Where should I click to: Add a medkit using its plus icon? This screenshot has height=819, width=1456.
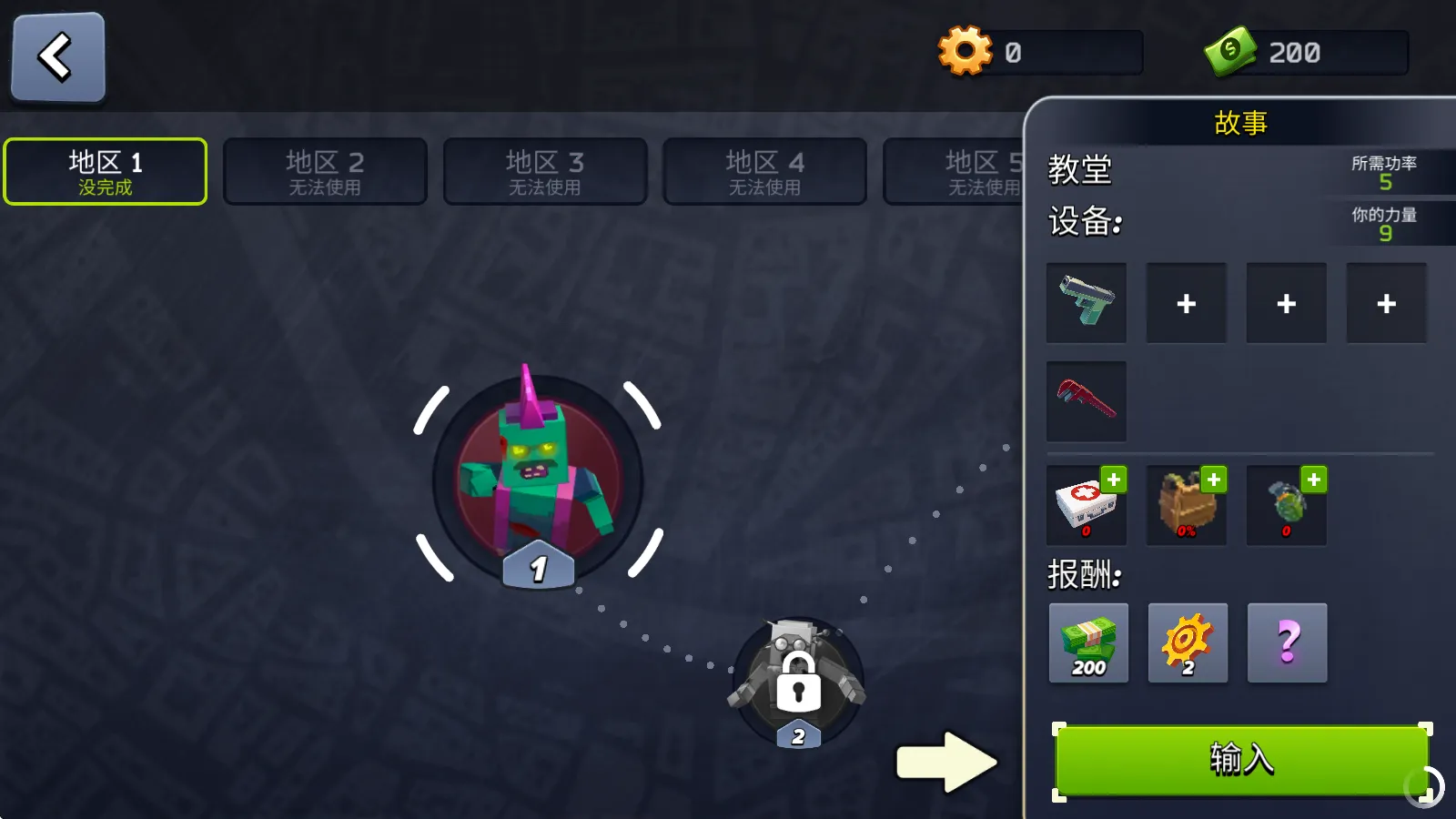(x=1115, y=480)
